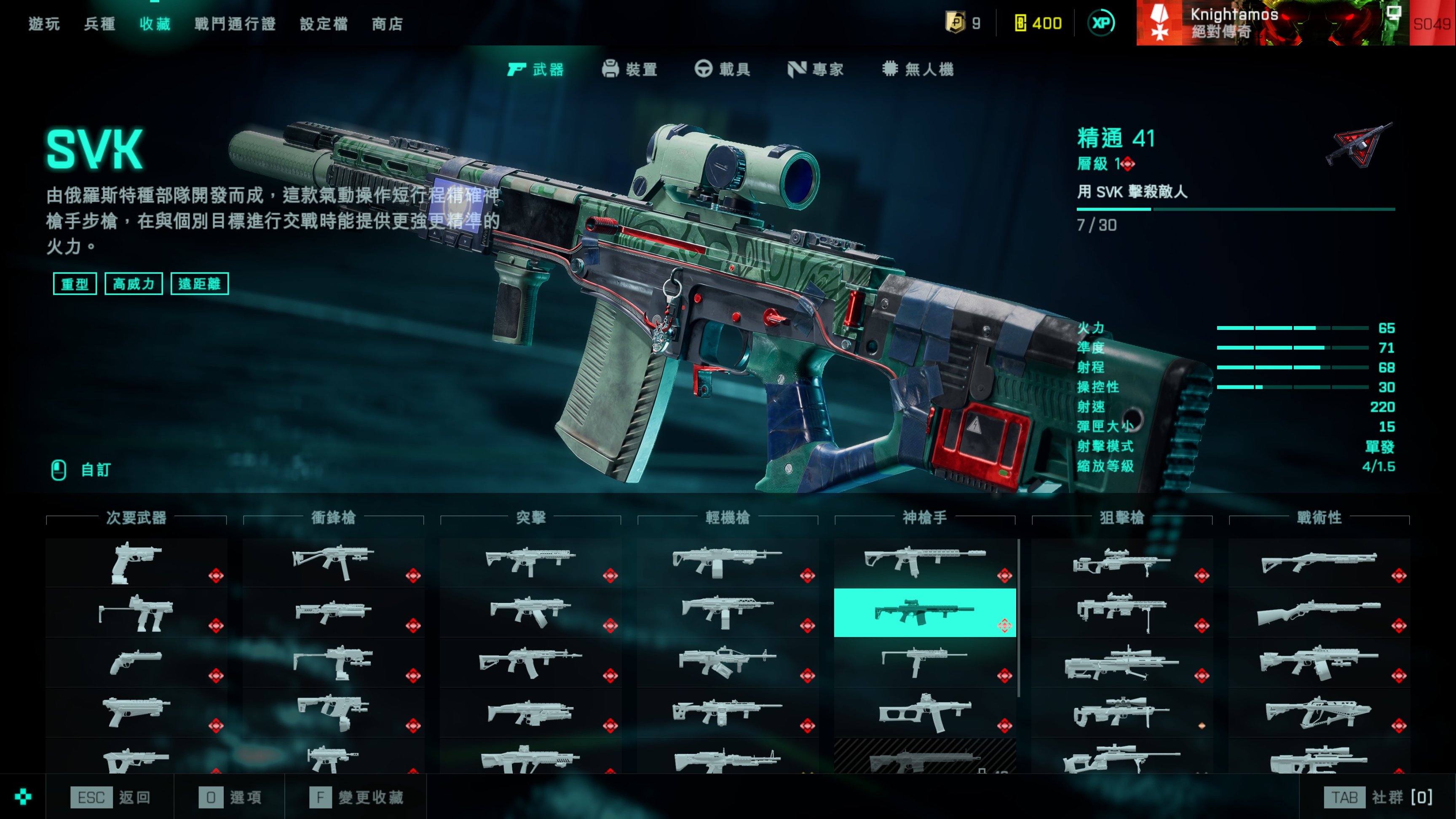The image size is (1456, 819).
Task: Open the 商店 store
Action: 388,24
